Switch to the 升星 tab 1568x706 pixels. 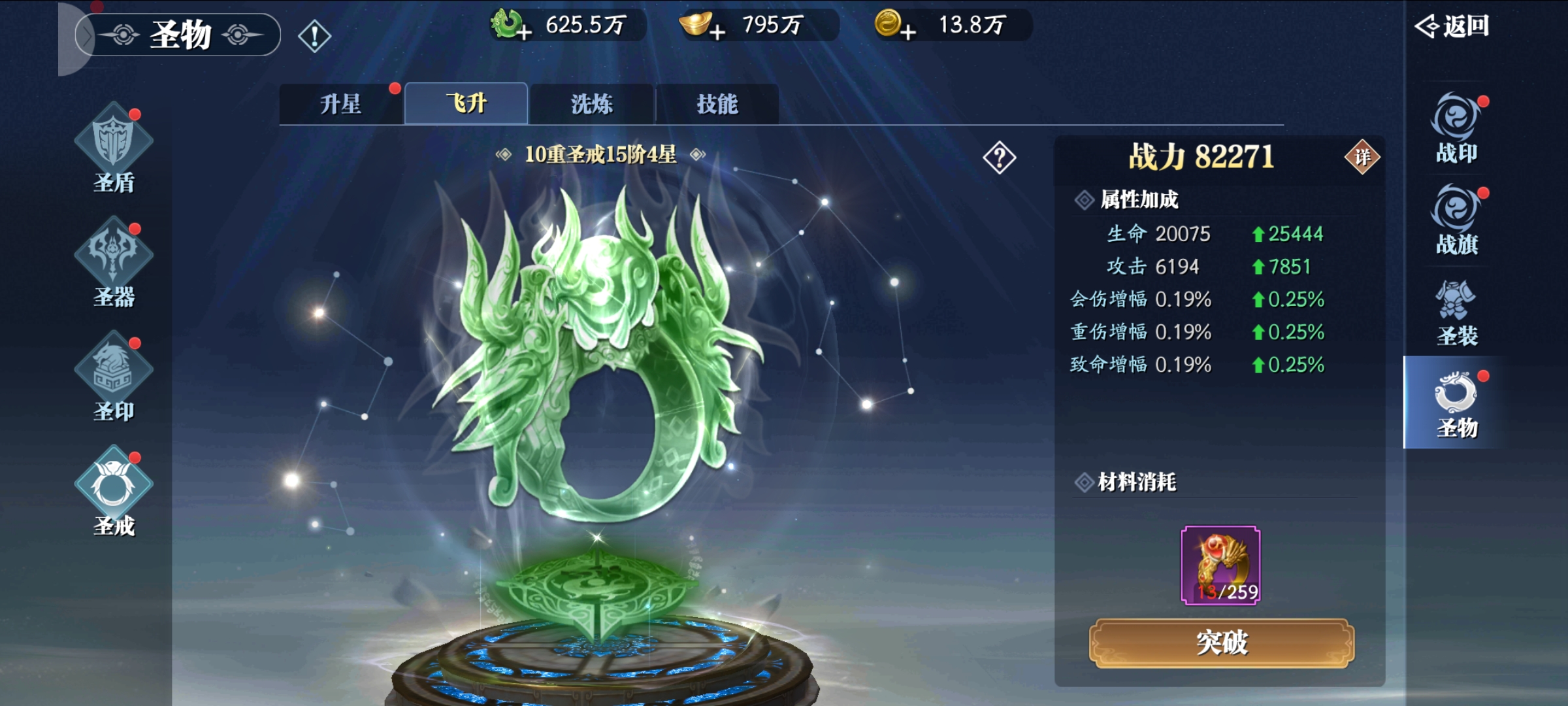pyautogui.click(x=340, y=104)
